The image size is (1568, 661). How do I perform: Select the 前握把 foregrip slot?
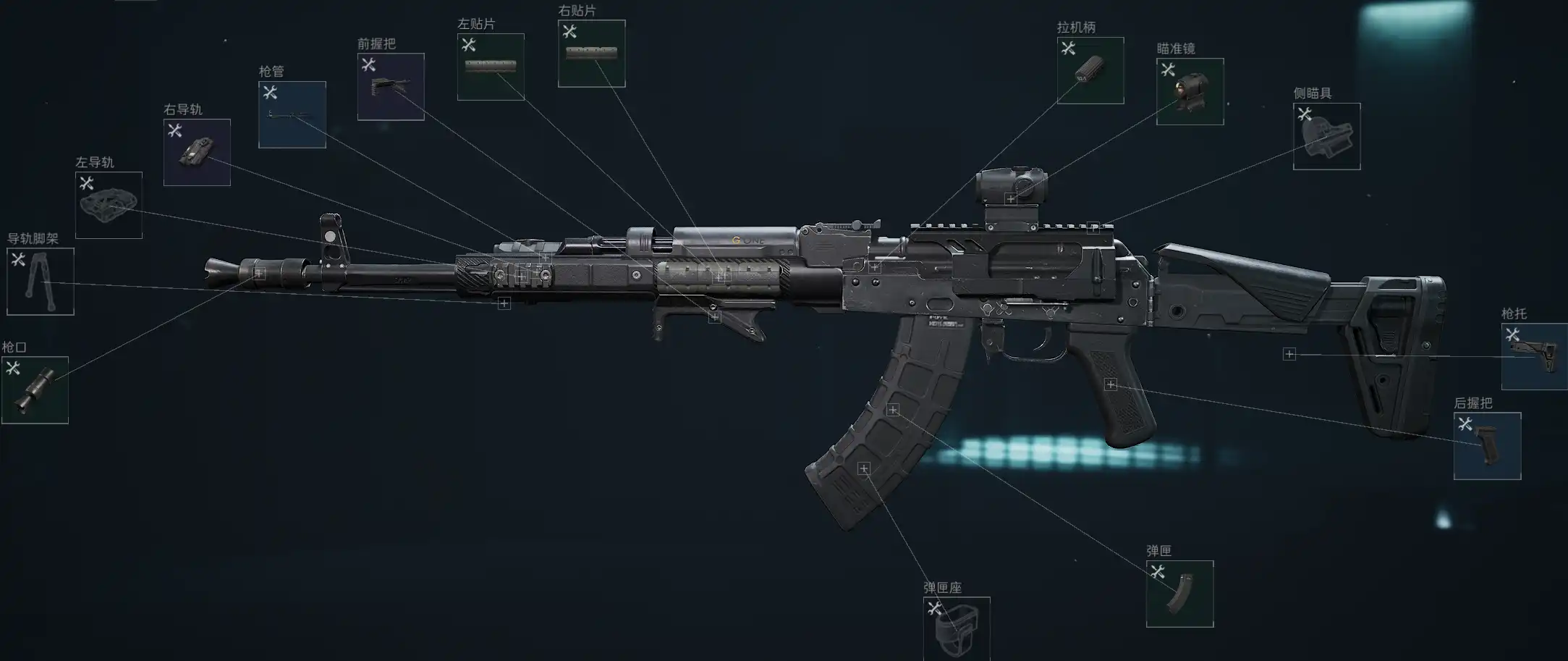click(391, 87)
